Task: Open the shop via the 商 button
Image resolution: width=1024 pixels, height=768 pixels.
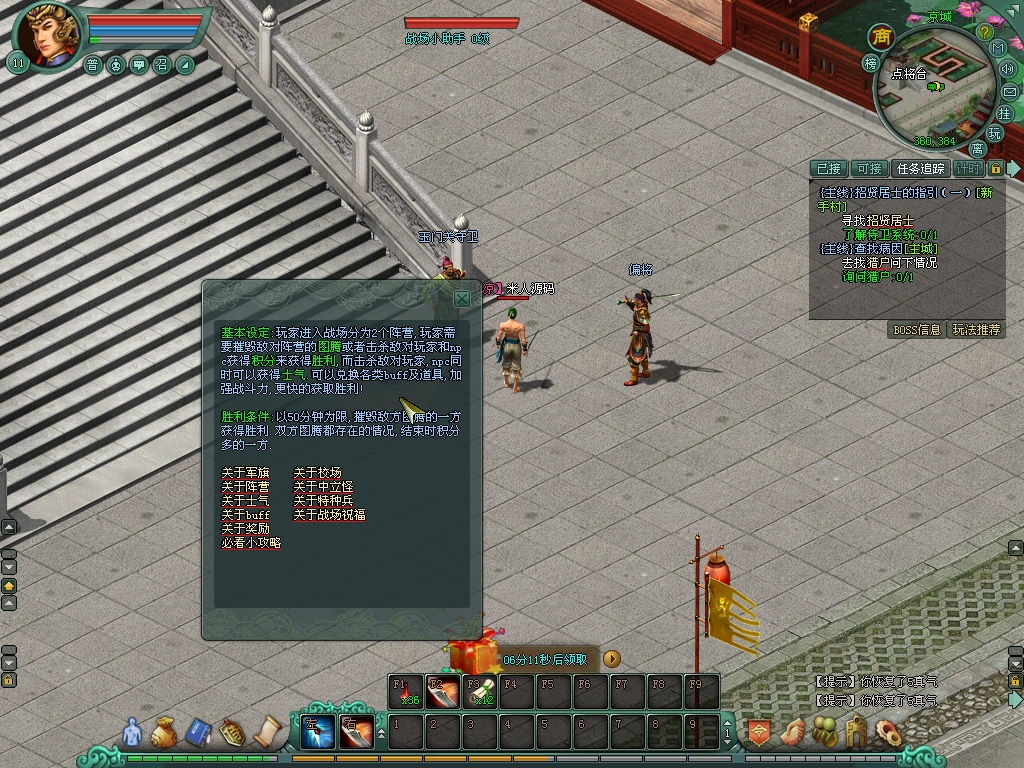Action: pyautogui.click(x=881, y=37)
